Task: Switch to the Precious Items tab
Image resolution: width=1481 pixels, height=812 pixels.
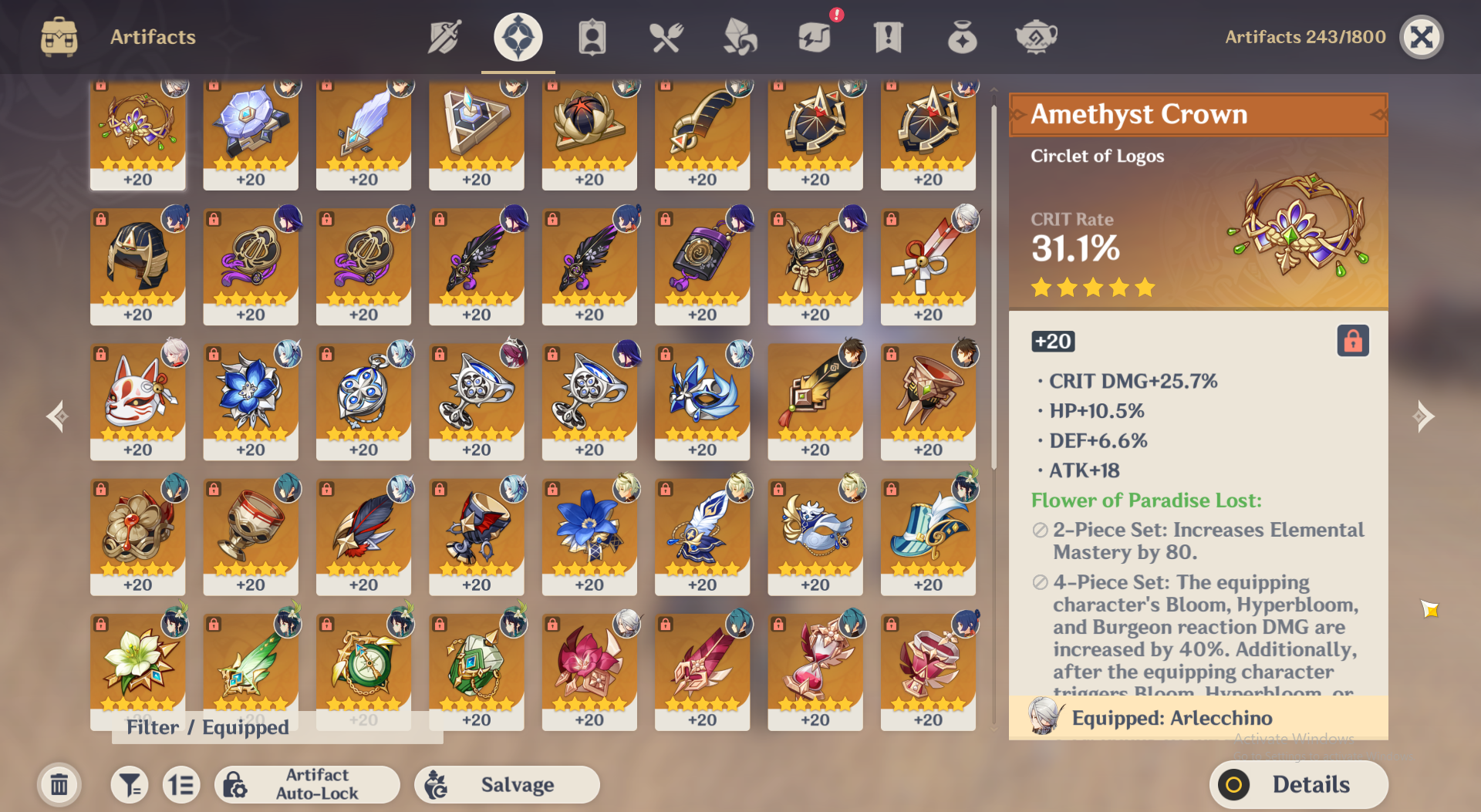Action: [962, 37]
